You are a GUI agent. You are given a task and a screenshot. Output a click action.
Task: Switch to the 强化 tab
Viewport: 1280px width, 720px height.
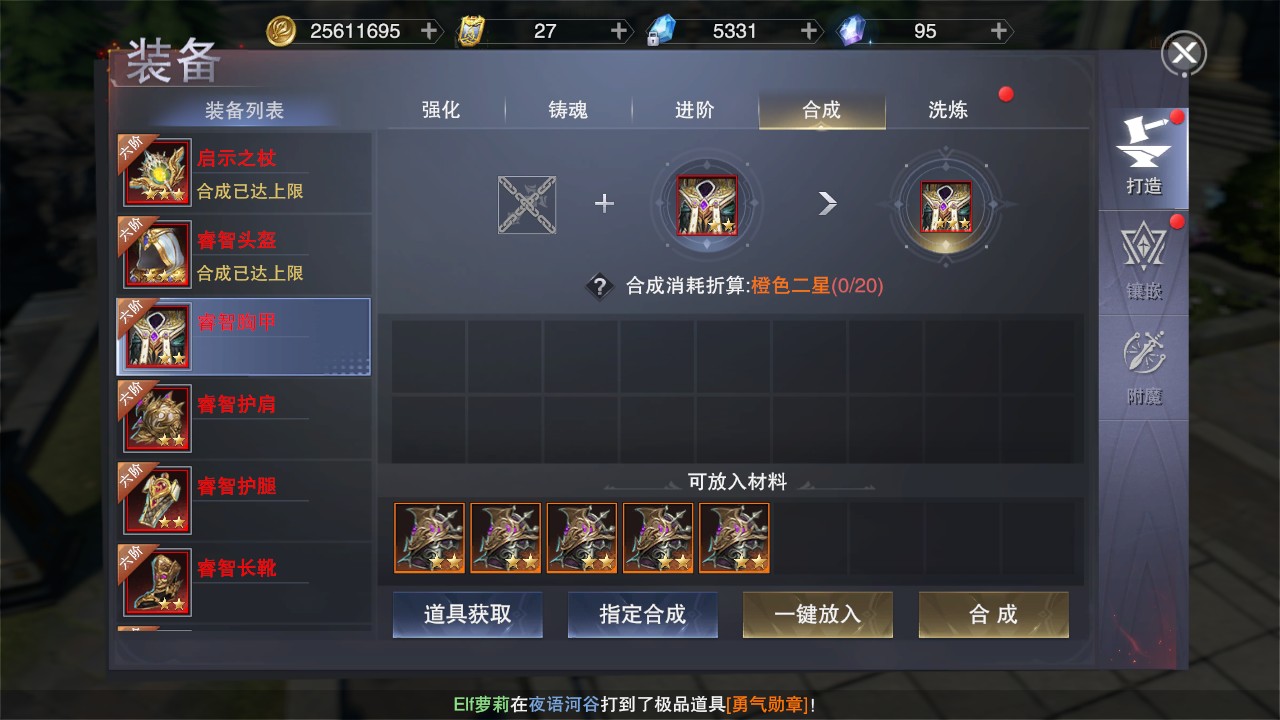441,110
